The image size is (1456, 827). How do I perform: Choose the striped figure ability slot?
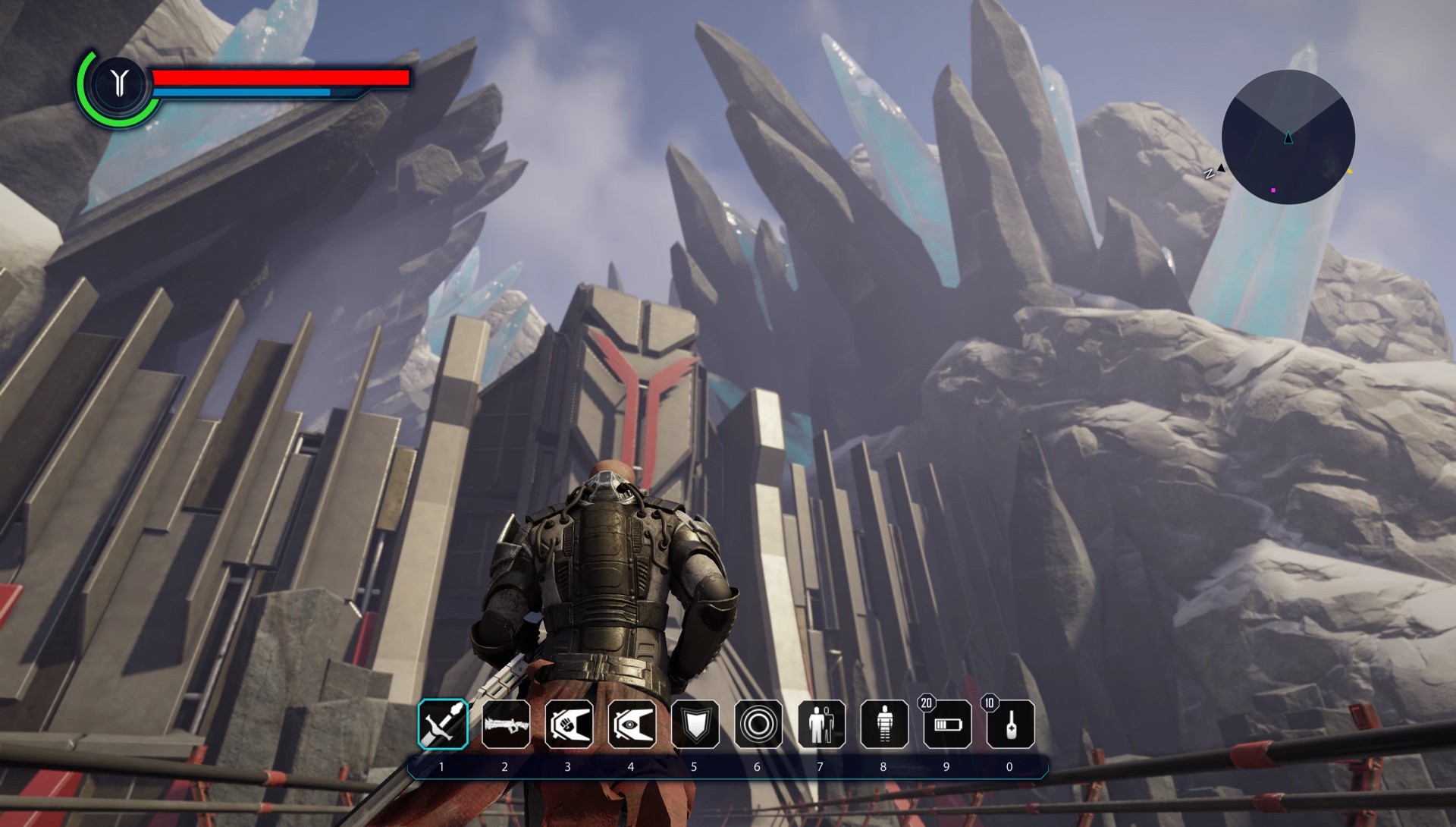pyautogui.click(x=884, y=724)
